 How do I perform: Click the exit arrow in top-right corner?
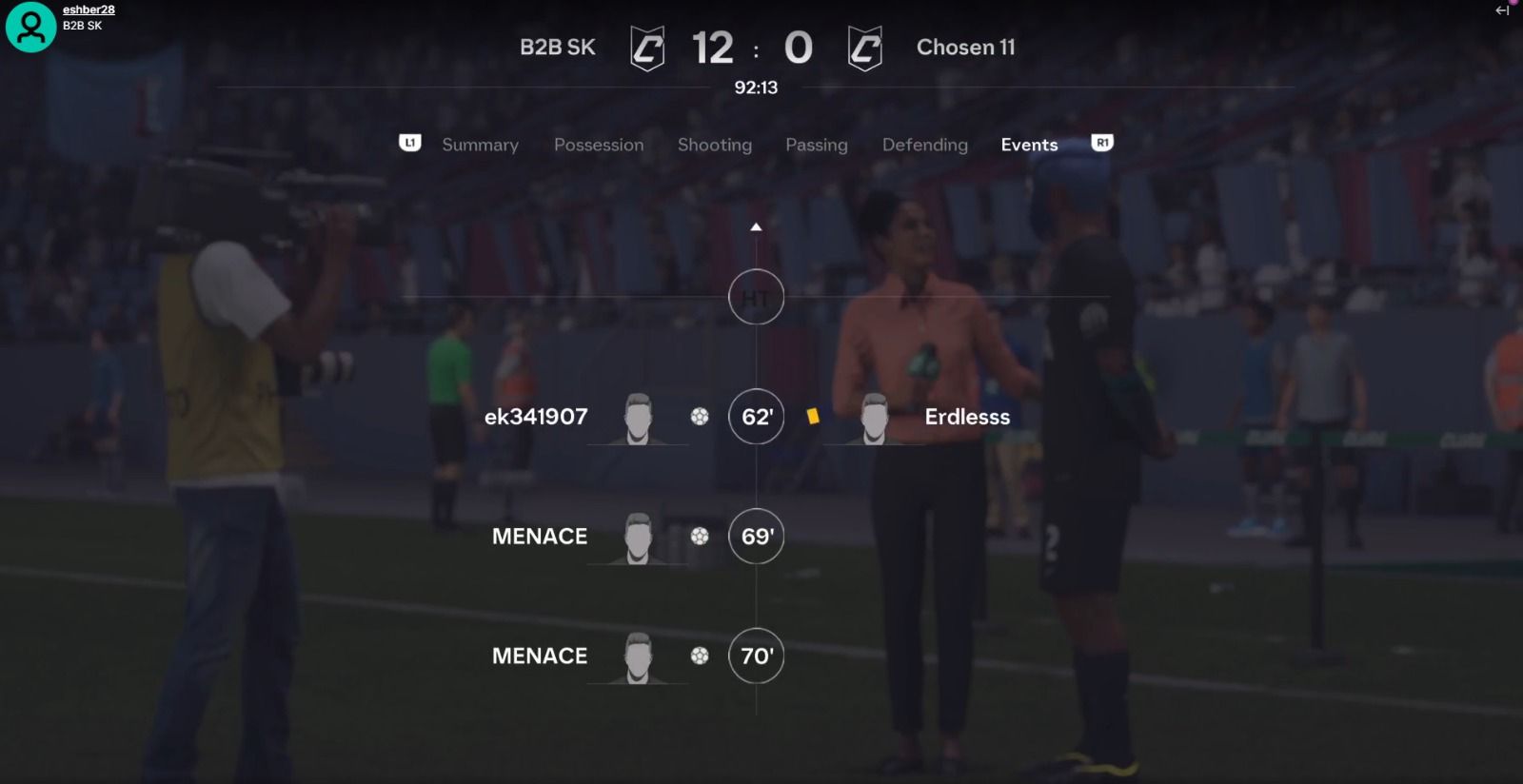click(x=1502, y=11)
